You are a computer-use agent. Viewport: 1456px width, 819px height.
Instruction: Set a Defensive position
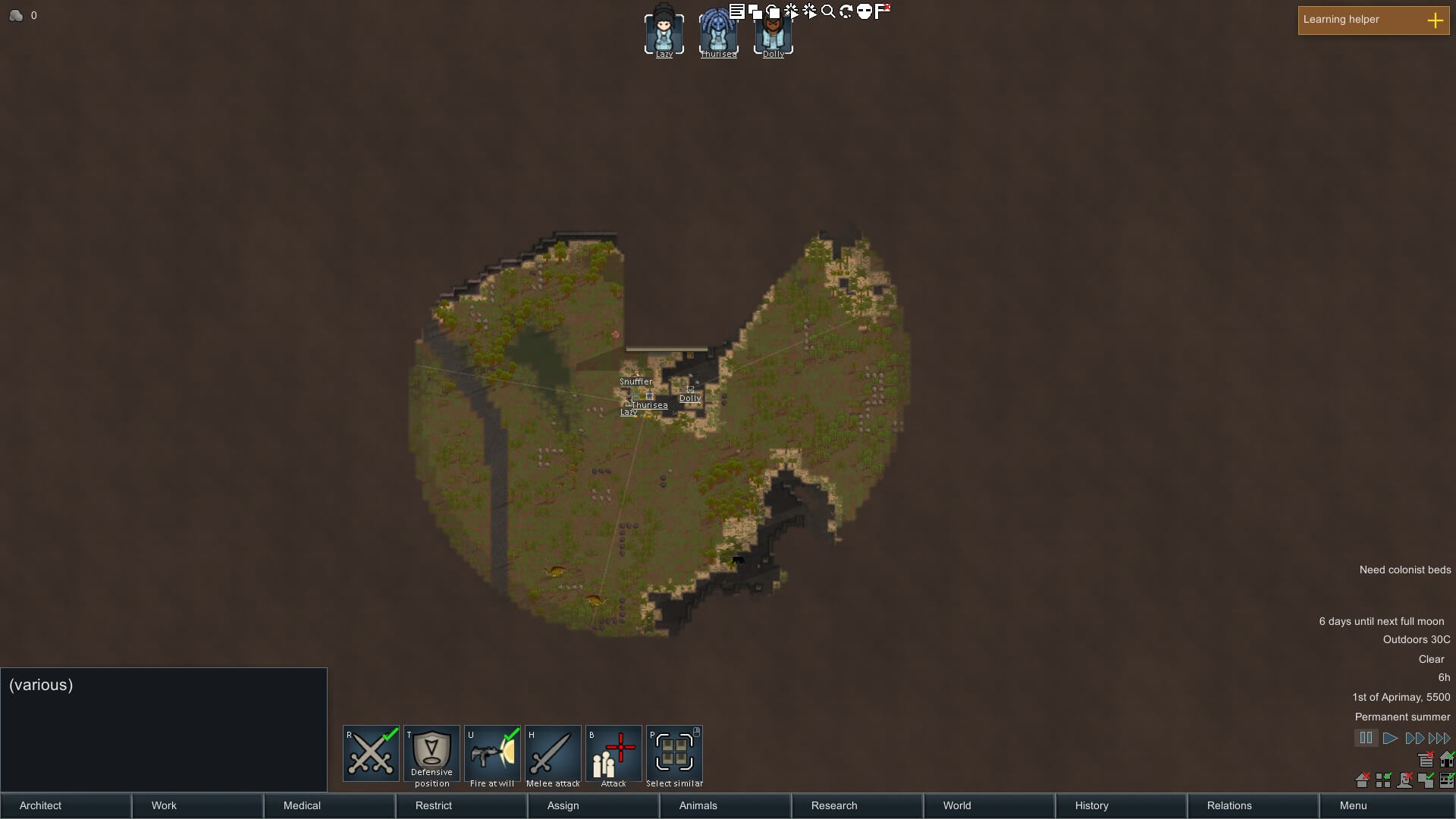[431, 753]
